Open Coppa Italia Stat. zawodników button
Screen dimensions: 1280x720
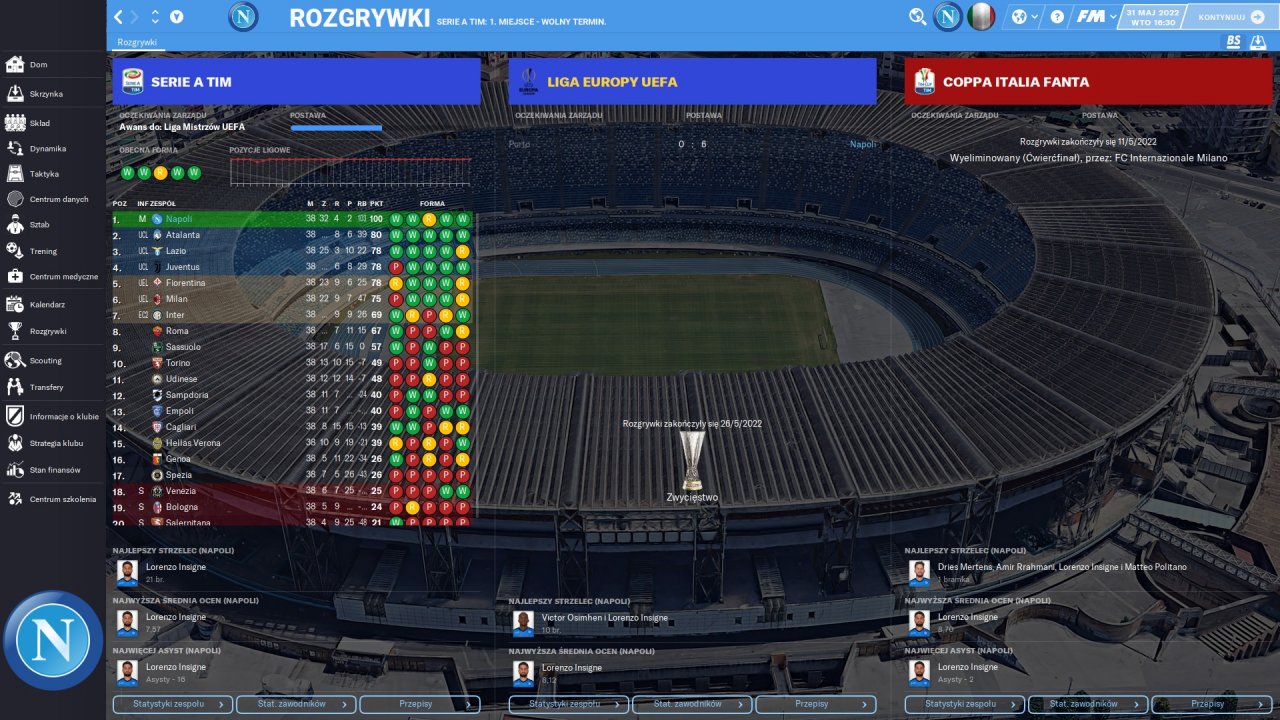pyautogui.click(x=1087, y=704)
